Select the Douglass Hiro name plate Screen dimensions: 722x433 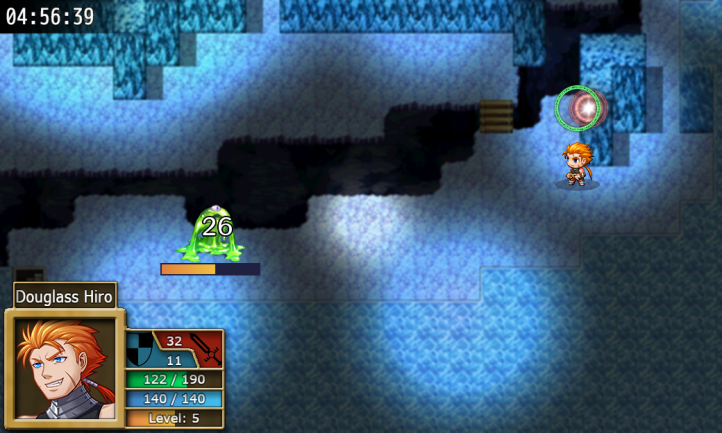pos(65,296)
